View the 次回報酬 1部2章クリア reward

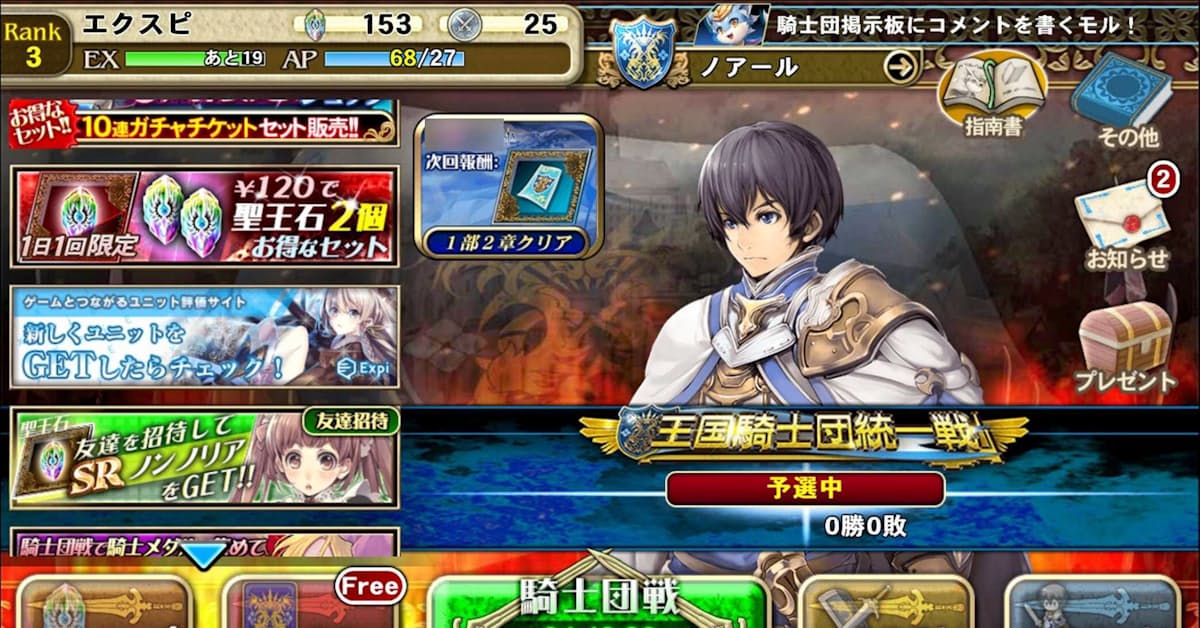tap(510, 187)
